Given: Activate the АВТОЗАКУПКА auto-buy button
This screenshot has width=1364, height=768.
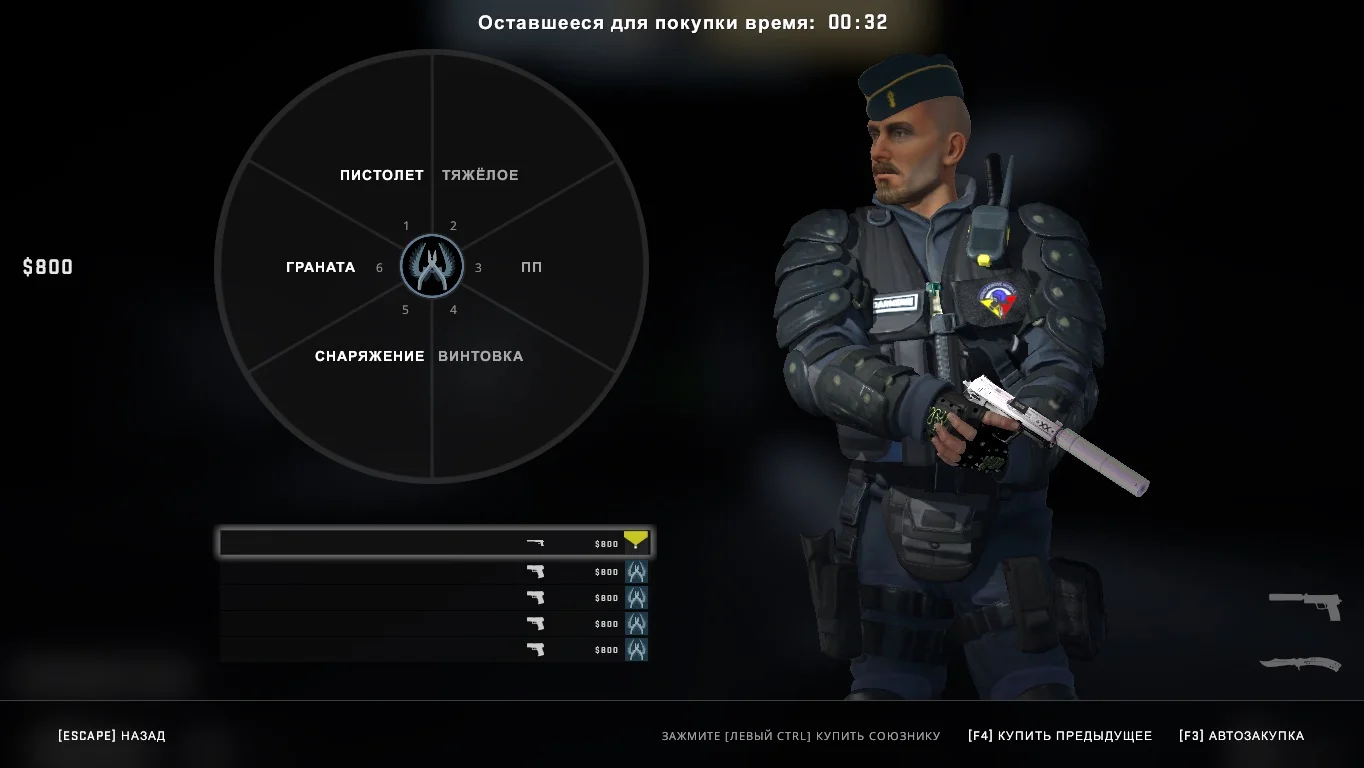Looking at the screenshot, I should click(1241, 736).
